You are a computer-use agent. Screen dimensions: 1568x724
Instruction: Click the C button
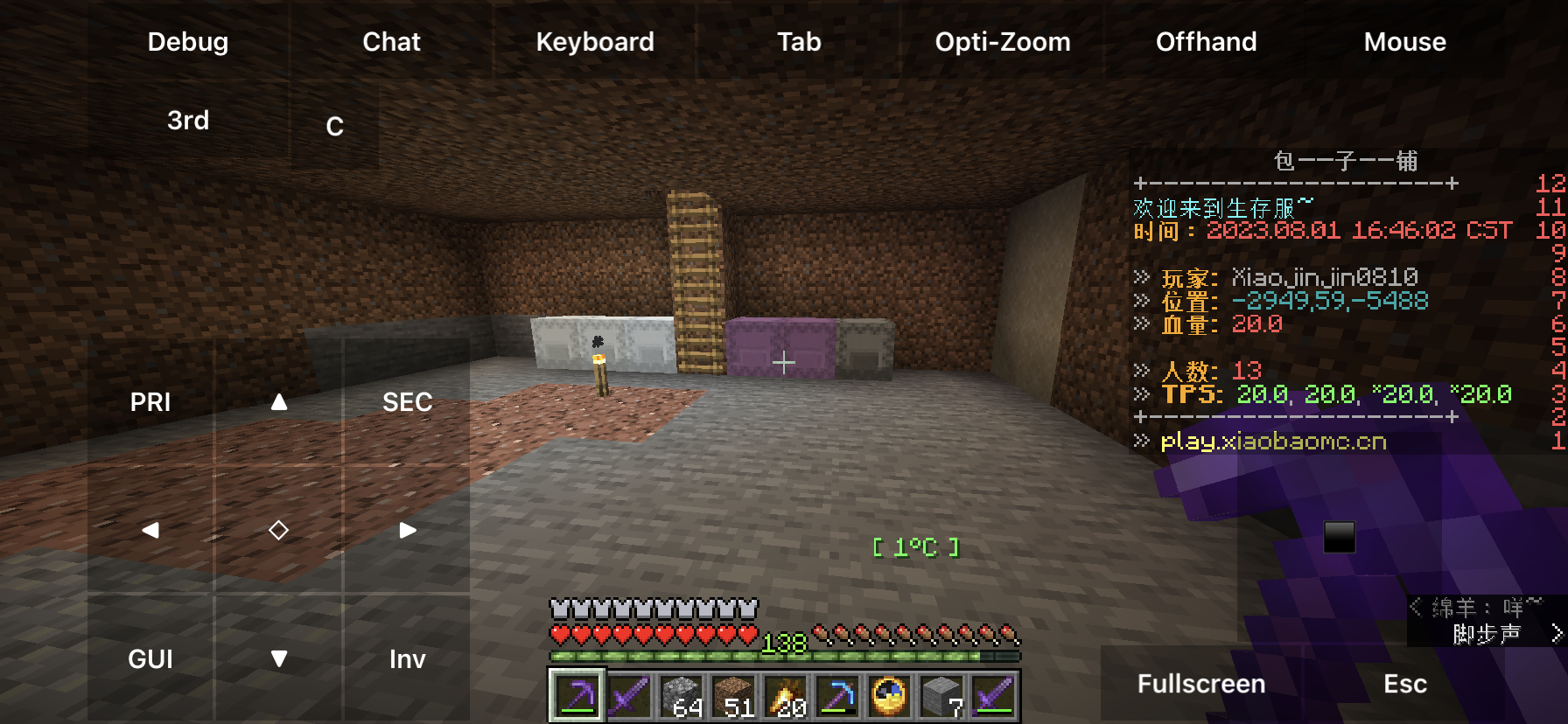click(x=334, y=127)
